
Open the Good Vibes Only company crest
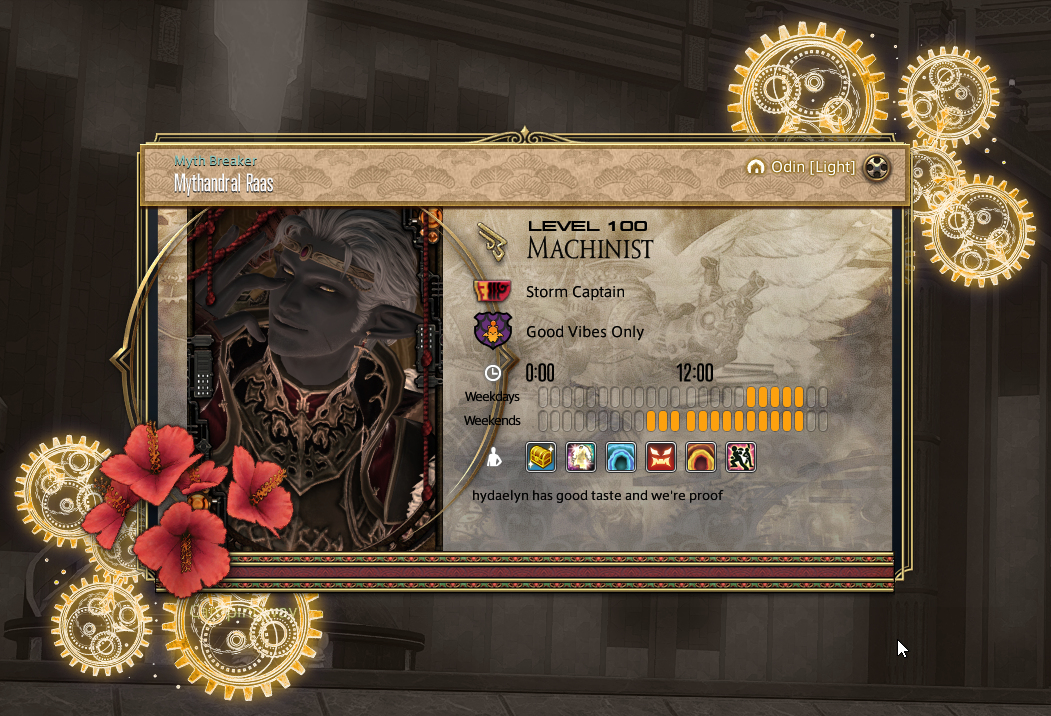point(492,331)
